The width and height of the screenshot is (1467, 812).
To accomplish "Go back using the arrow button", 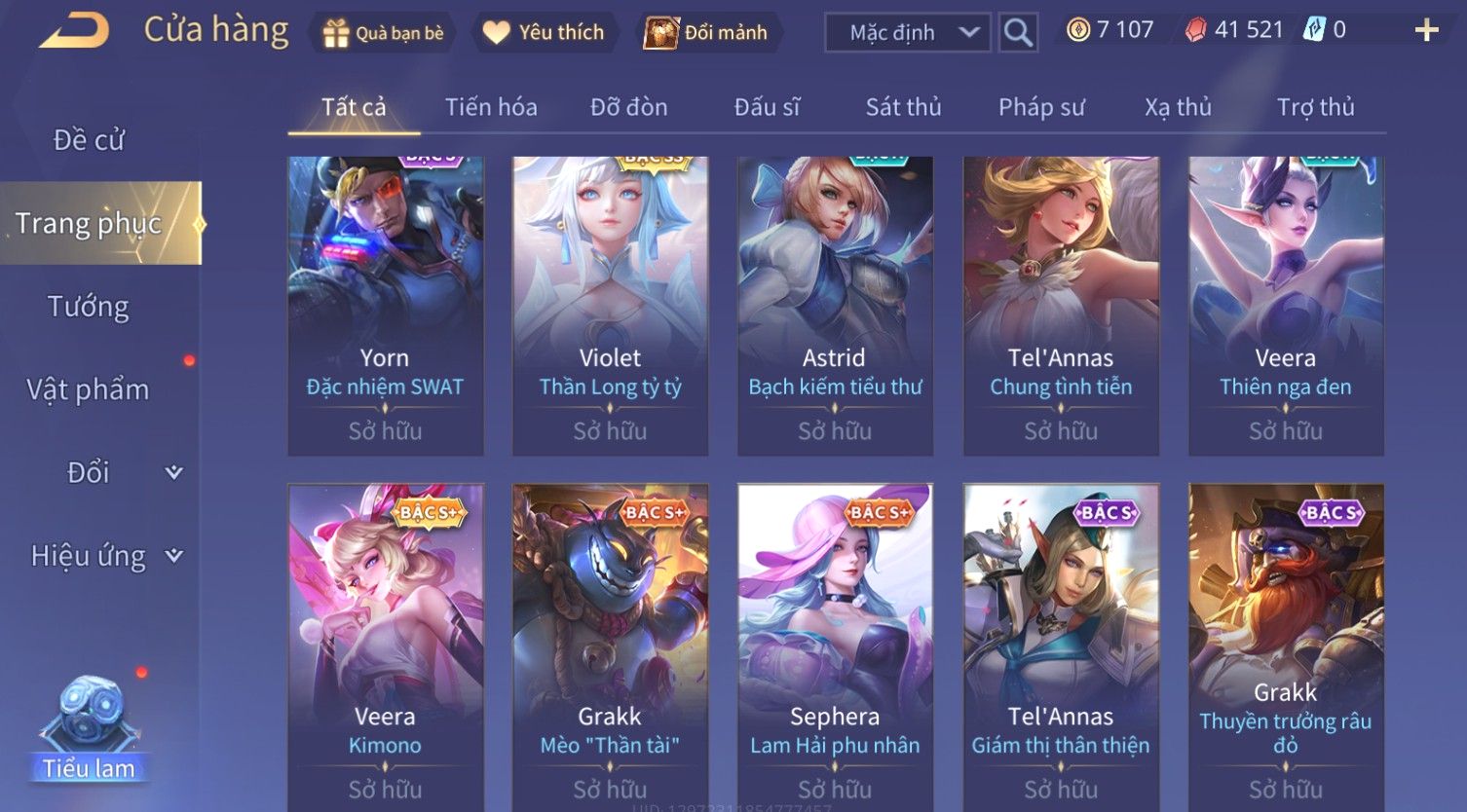I will click(74, 31).
